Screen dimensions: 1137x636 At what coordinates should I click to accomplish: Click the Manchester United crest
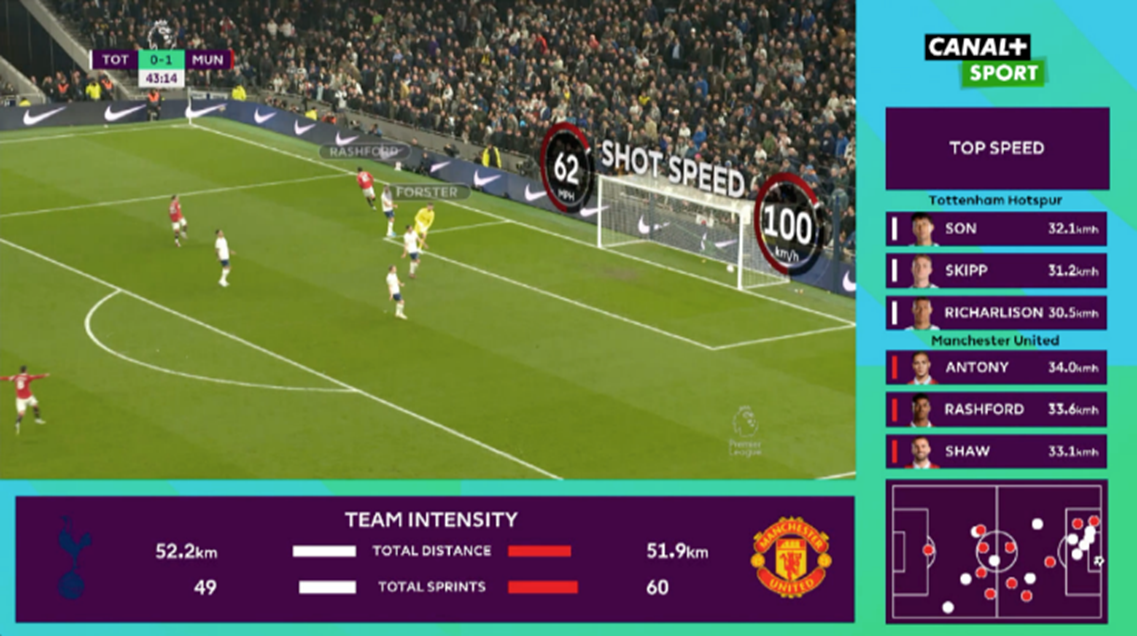[791, 557]
